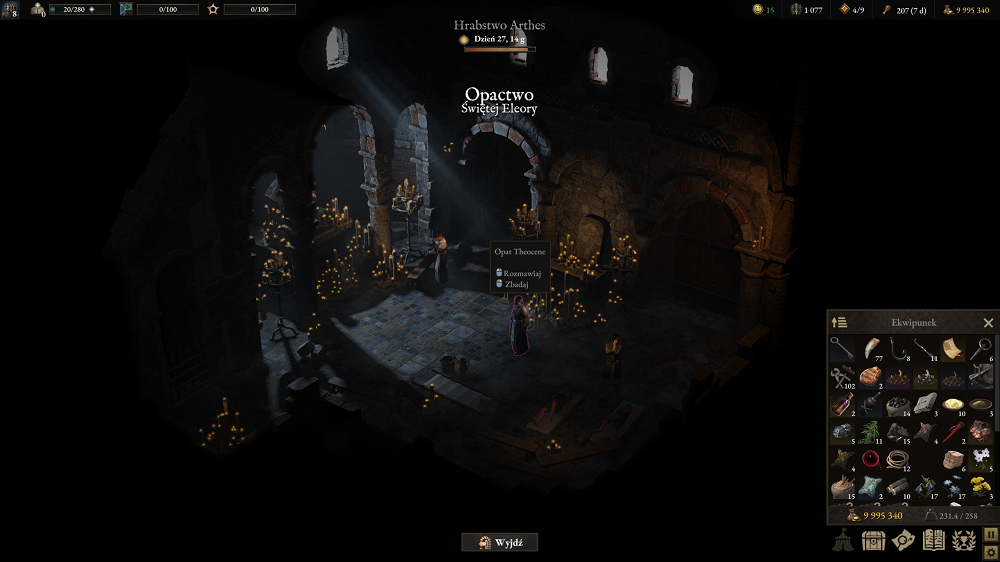Sort inventory with the sort icon
Image resolution: width=1000 pixels, height=562 pixels.
pyautogui.click(x=839, y=323)
